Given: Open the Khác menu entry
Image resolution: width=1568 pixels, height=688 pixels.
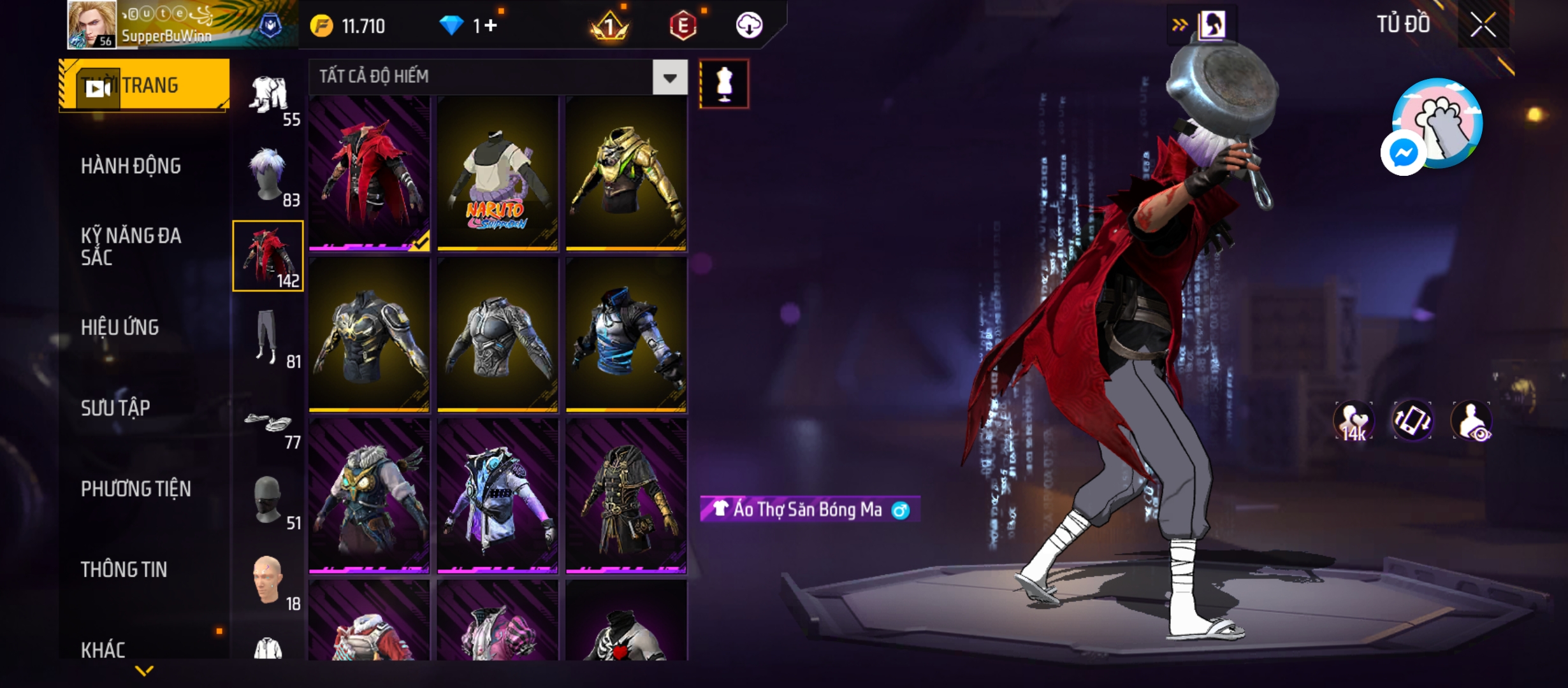Looking at the screenshot, I should click(103, 650).
